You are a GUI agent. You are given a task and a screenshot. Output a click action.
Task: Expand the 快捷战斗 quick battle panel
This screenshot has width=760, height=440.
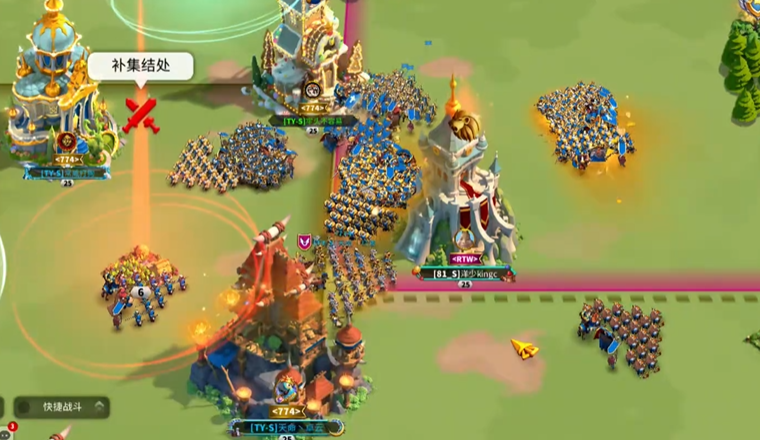click(62, 407)
